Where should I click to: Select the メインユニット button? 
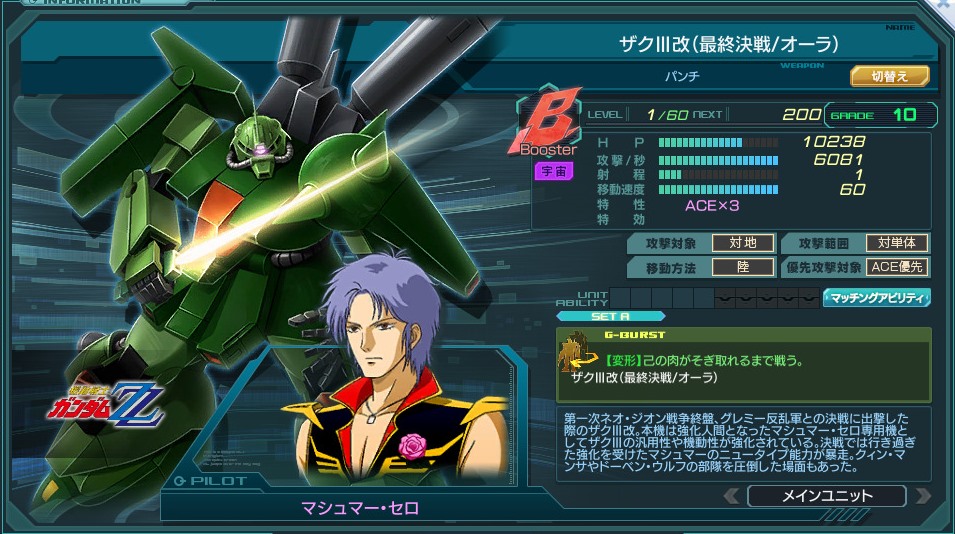click(826, 495)
